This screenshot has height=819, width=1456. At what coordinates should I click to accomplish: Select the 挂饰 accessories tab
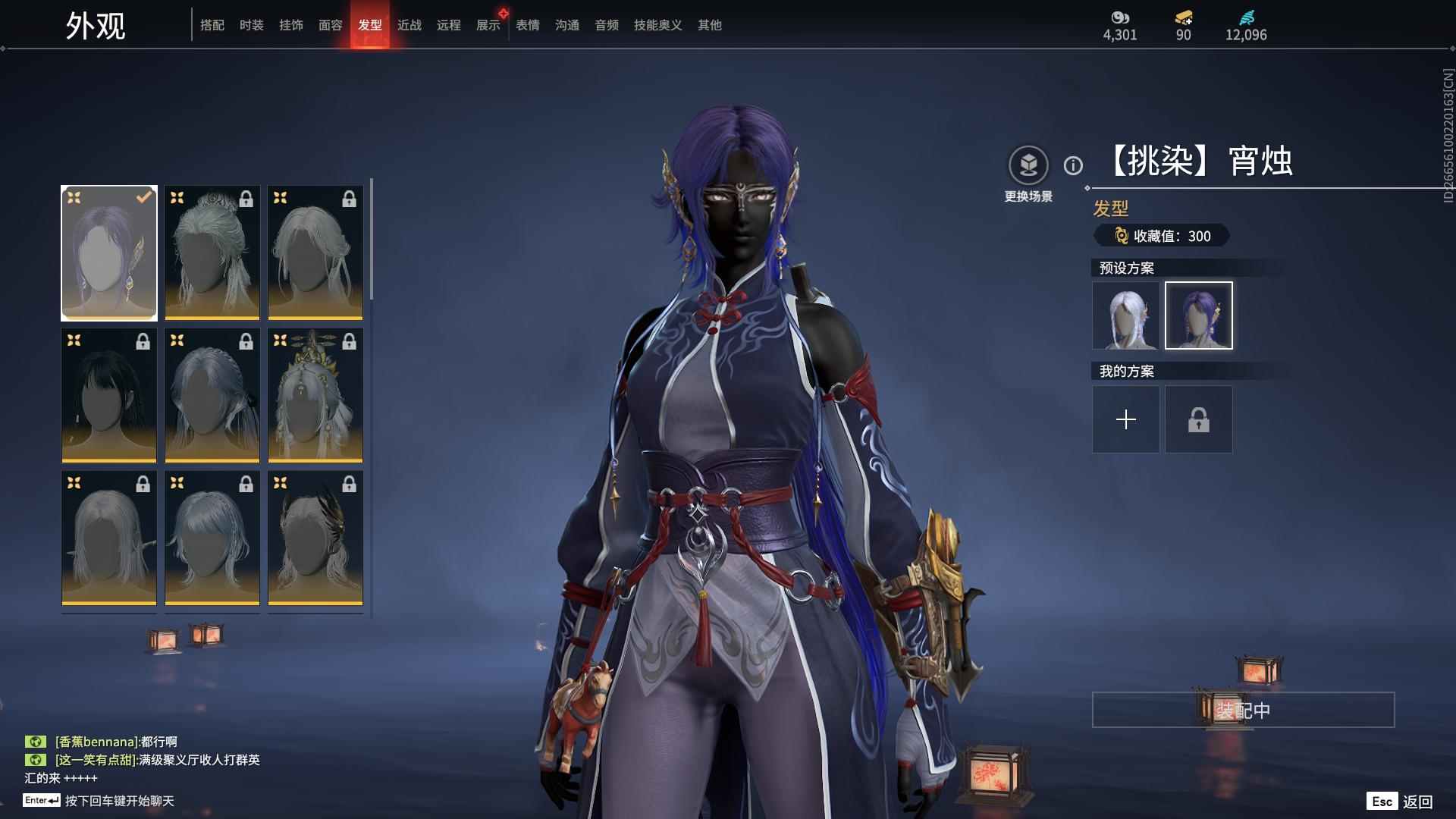point(290,25)
